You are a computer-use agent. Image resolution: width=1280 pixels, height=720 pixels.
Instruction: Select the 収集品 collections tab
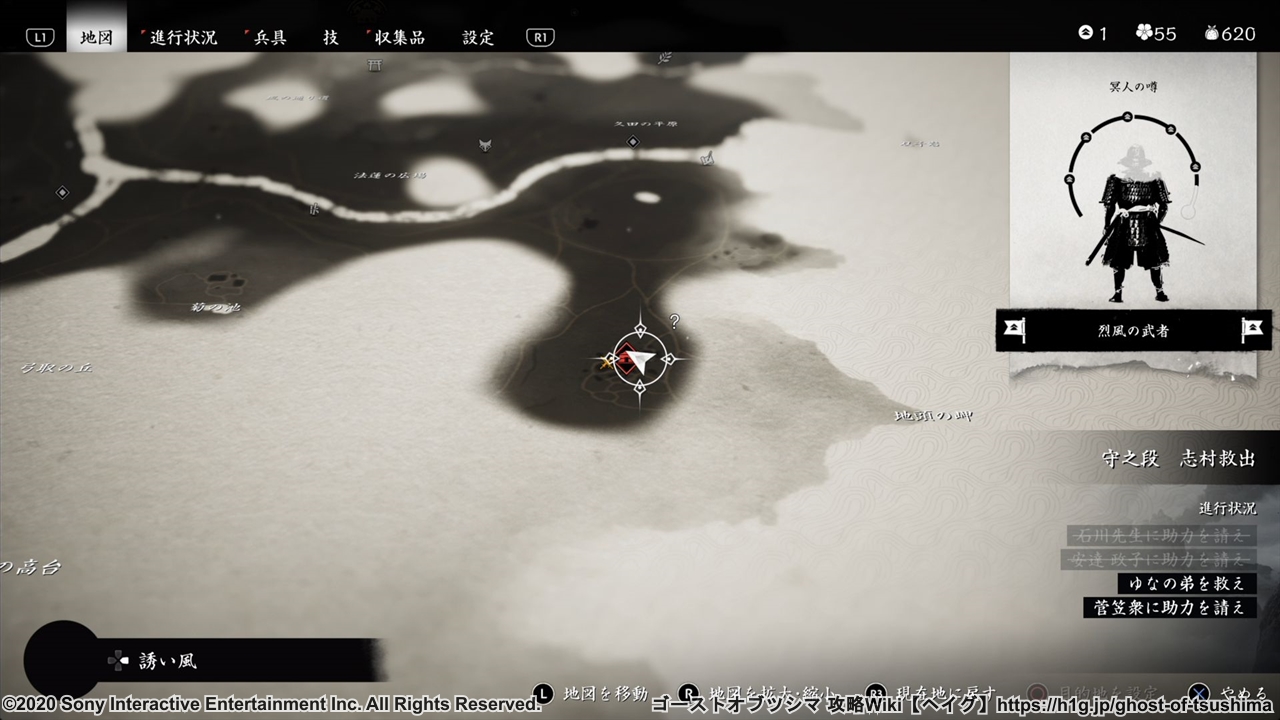tap(400, 37)
